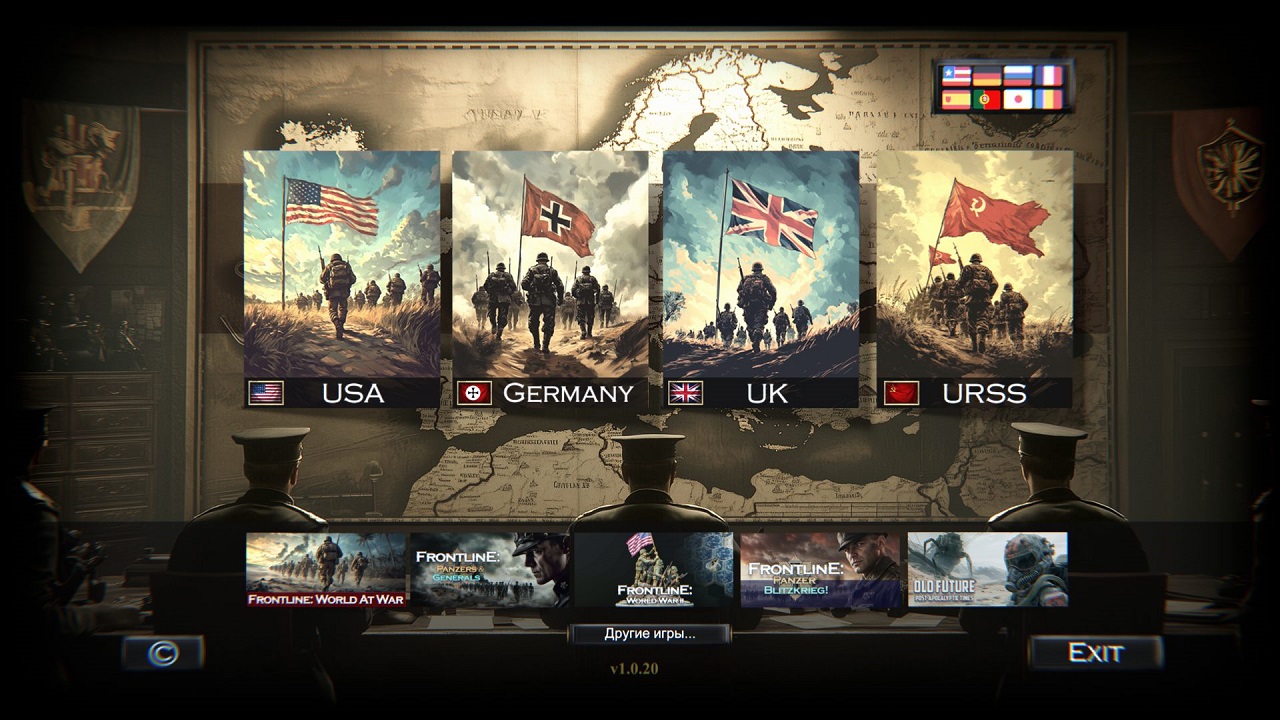The image size is (1280, 720).
Task: Click the Exit button
Action: pos(1096,651)
